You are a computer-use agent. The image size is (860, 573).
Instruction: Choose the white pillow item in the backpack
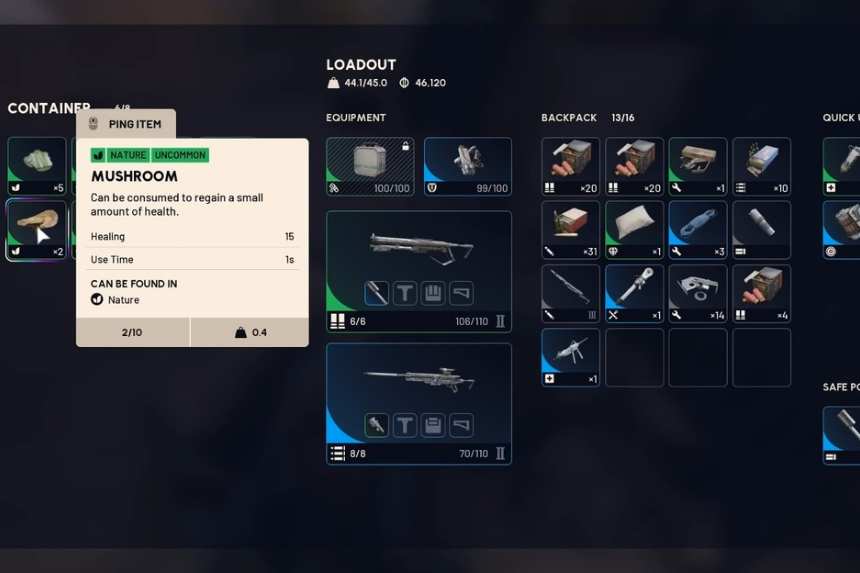coord(634,229)
